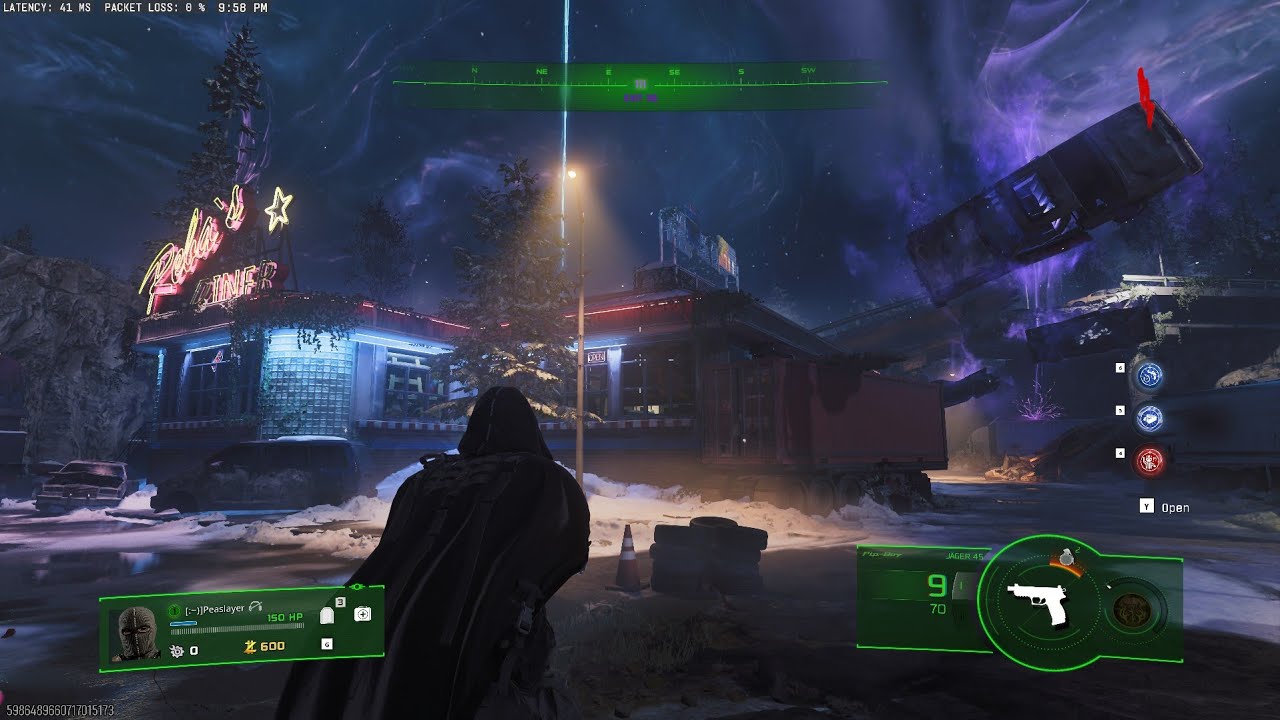Use the medkit icon in player panel
This screenshot has height=720, width=1280.
click(x=362, y=614)
